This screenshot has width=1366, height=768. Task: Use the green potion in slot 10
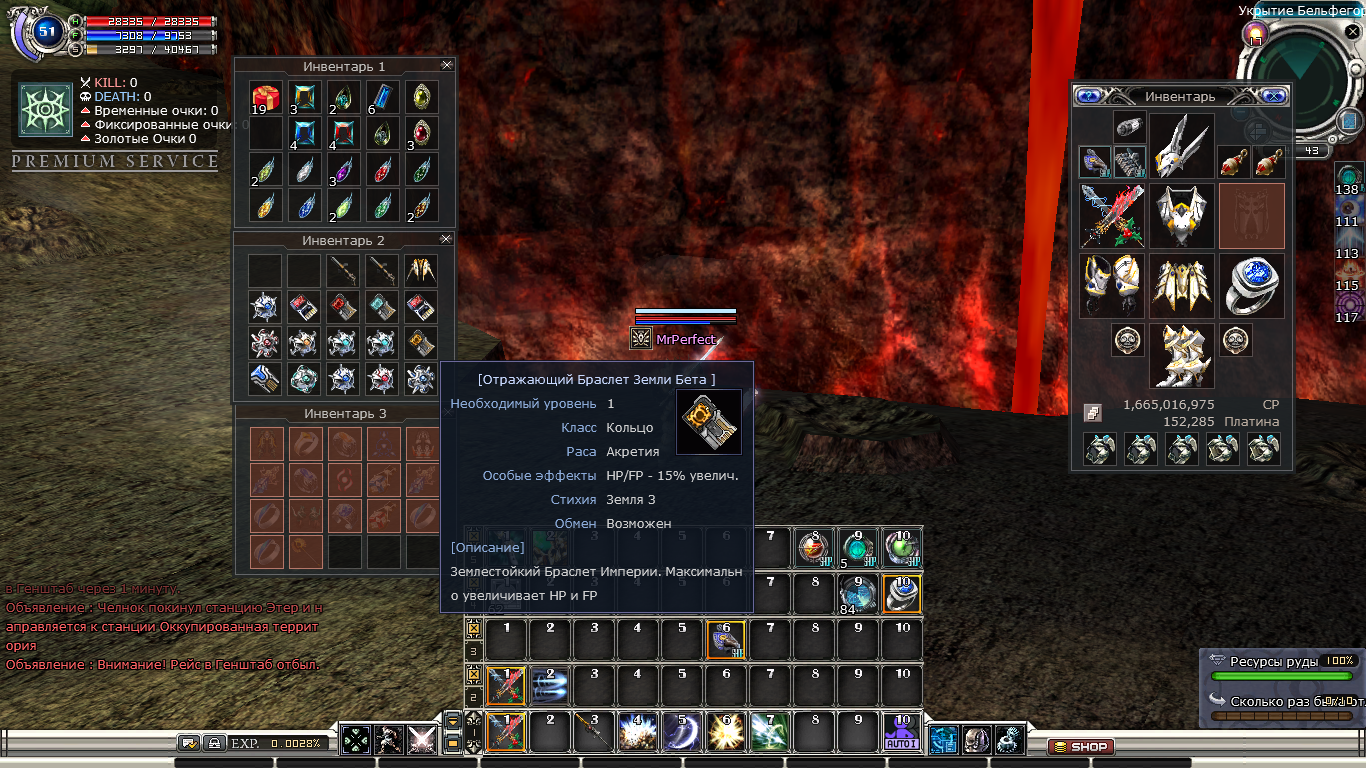902,547
